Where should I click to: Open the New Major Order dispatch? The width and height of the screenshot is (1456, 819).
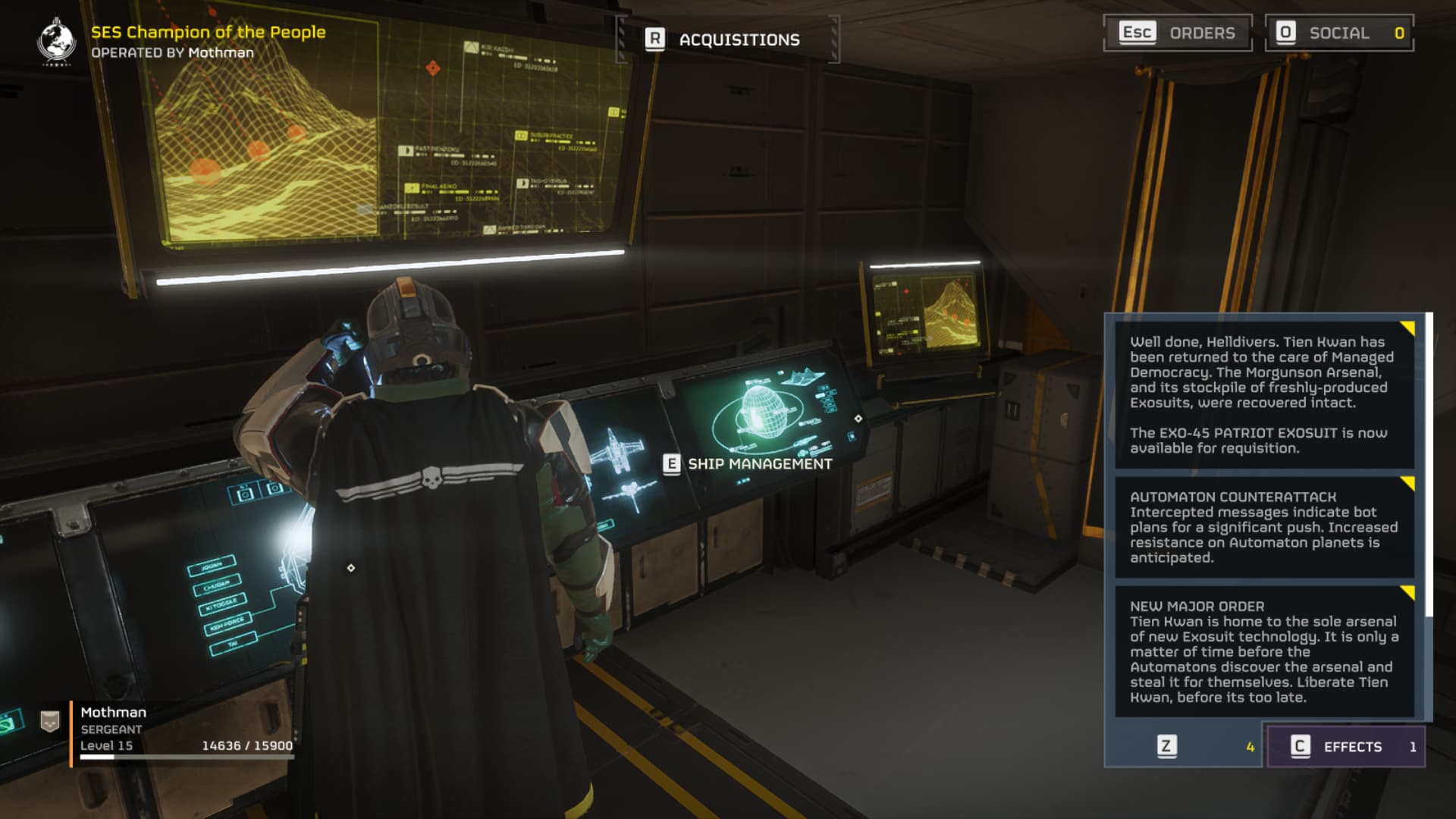(x=1263, y=651)
